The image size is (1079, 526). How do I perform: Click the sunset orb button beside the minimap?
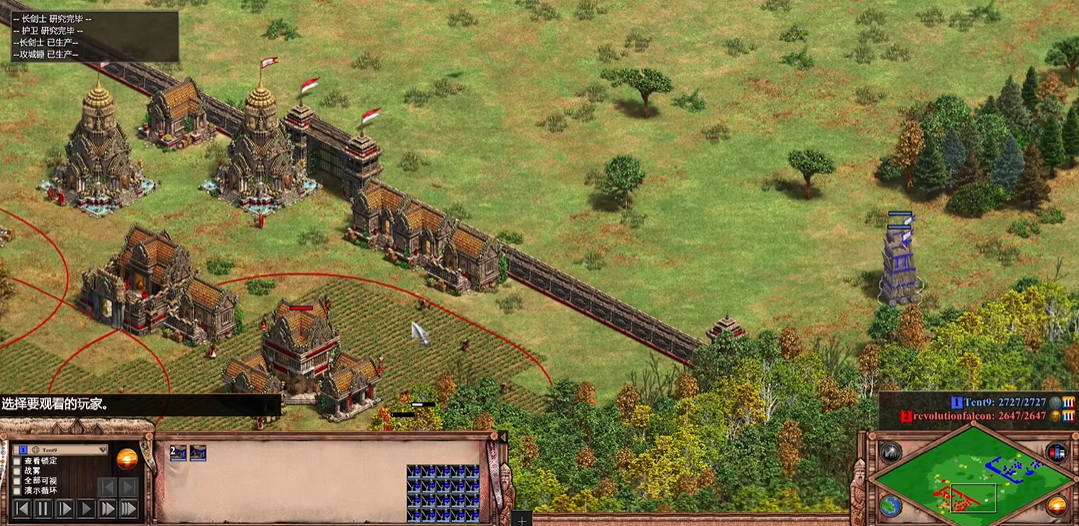point(1056,505)
